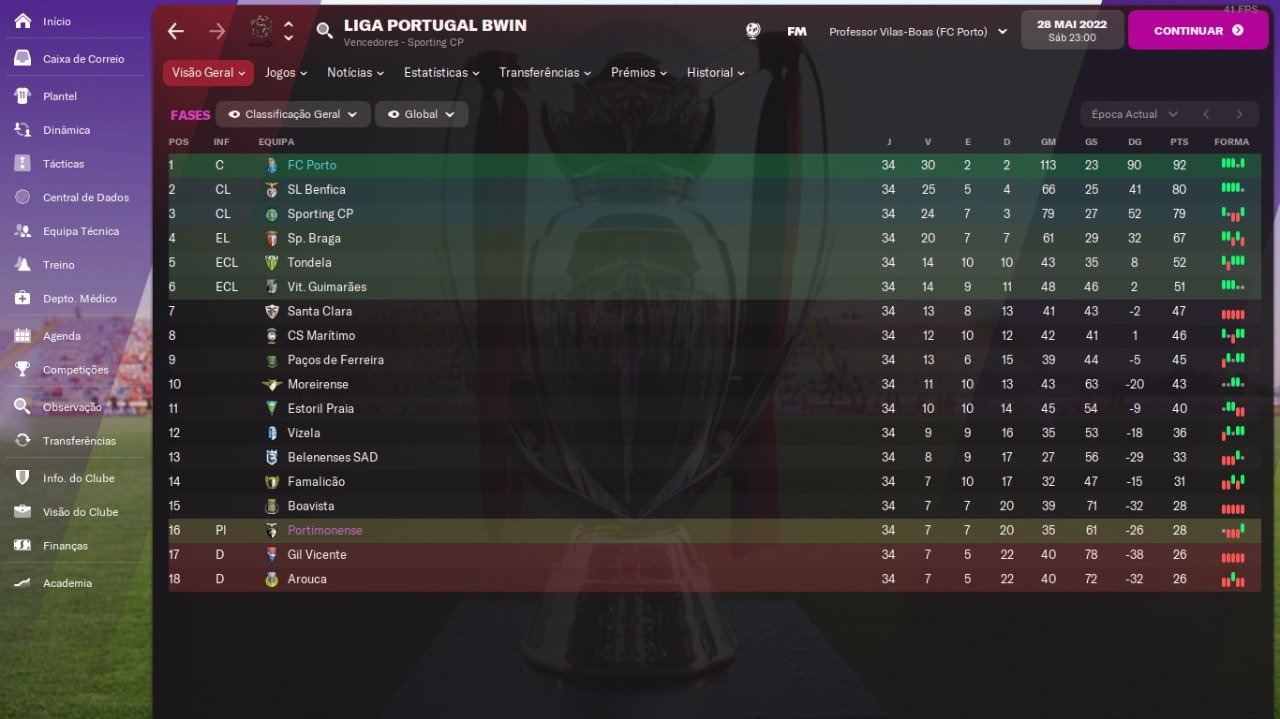Show the Transferências sidebar section
Viewport: 1280px width, 719px height.
[79, 441]
